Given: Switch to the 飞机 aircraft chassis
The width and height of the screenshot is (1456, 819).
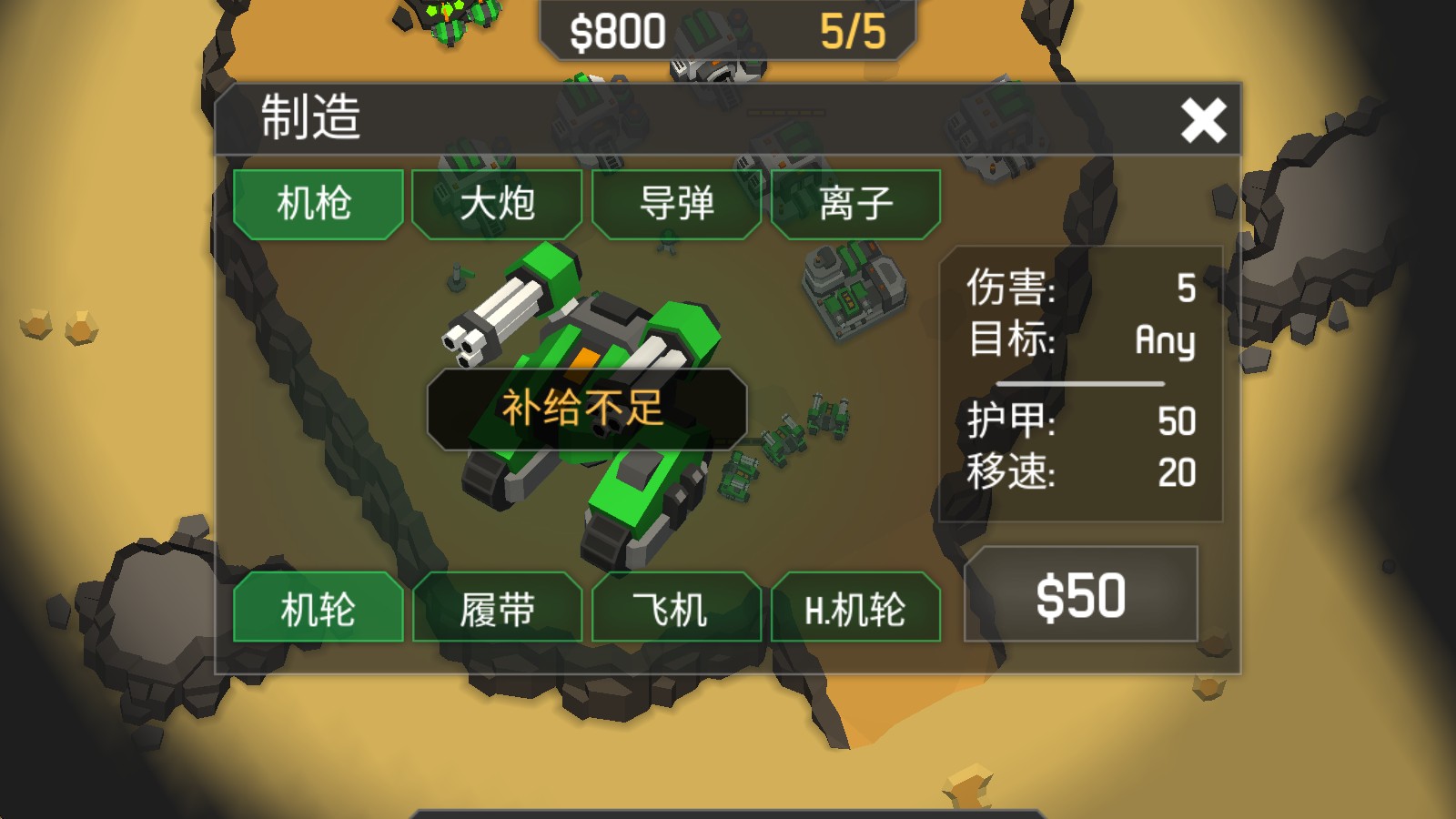Looking at the screenshot, I should click(676, 609).
